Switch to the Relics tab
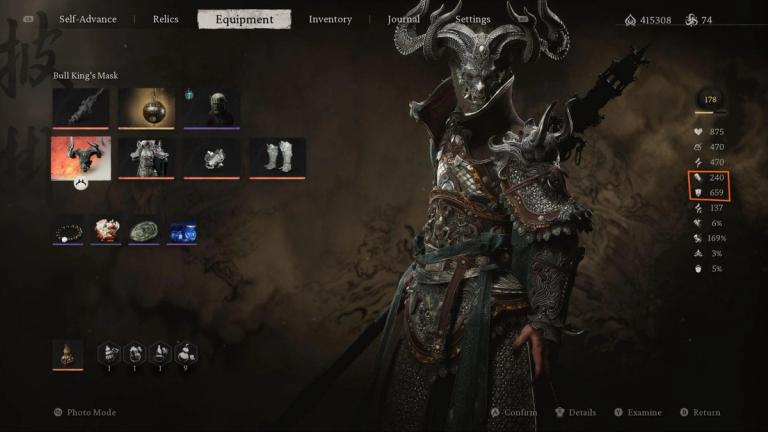Screen dimensions: 768x432 coord(166,19)
